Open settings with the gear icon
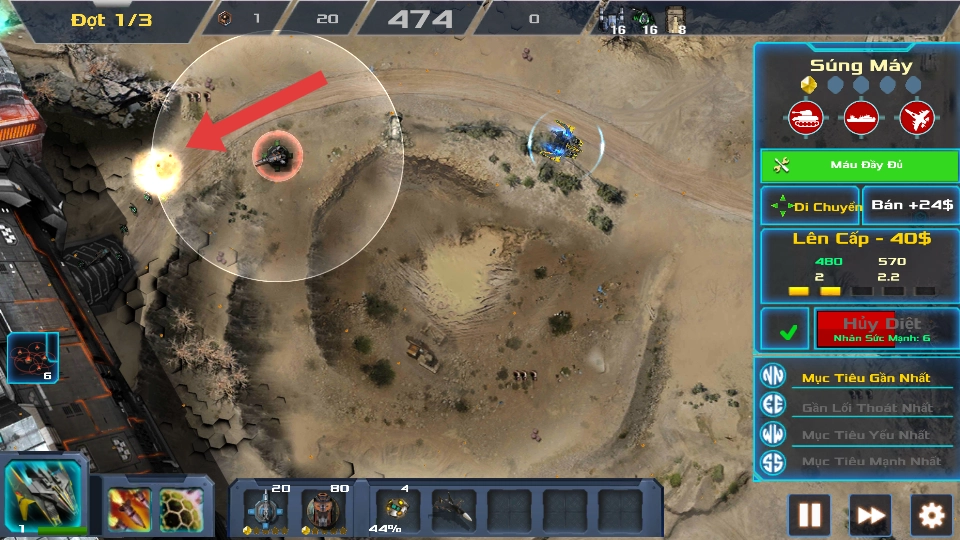 pyautogui.click(x=931, y=515)
